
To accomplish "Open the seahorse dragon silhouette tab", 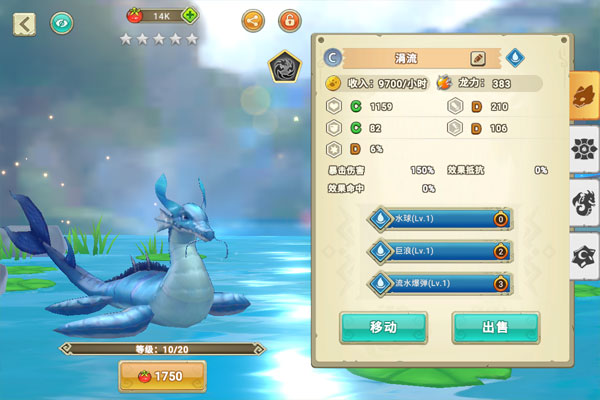I will click(583, 204).
